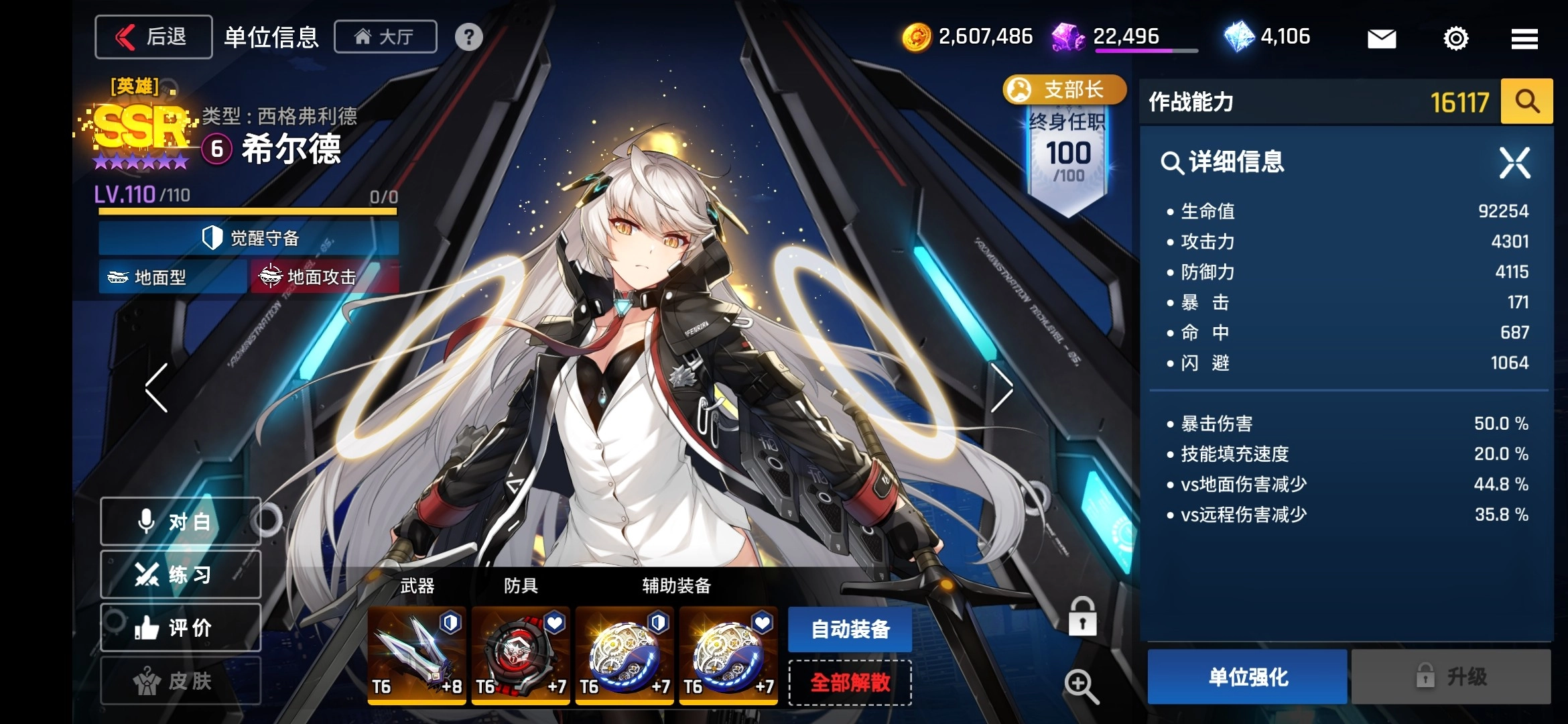Screen dimensions: 1568x724
Task: Zoom the character art with magnifier plus
Action: 1081,686
